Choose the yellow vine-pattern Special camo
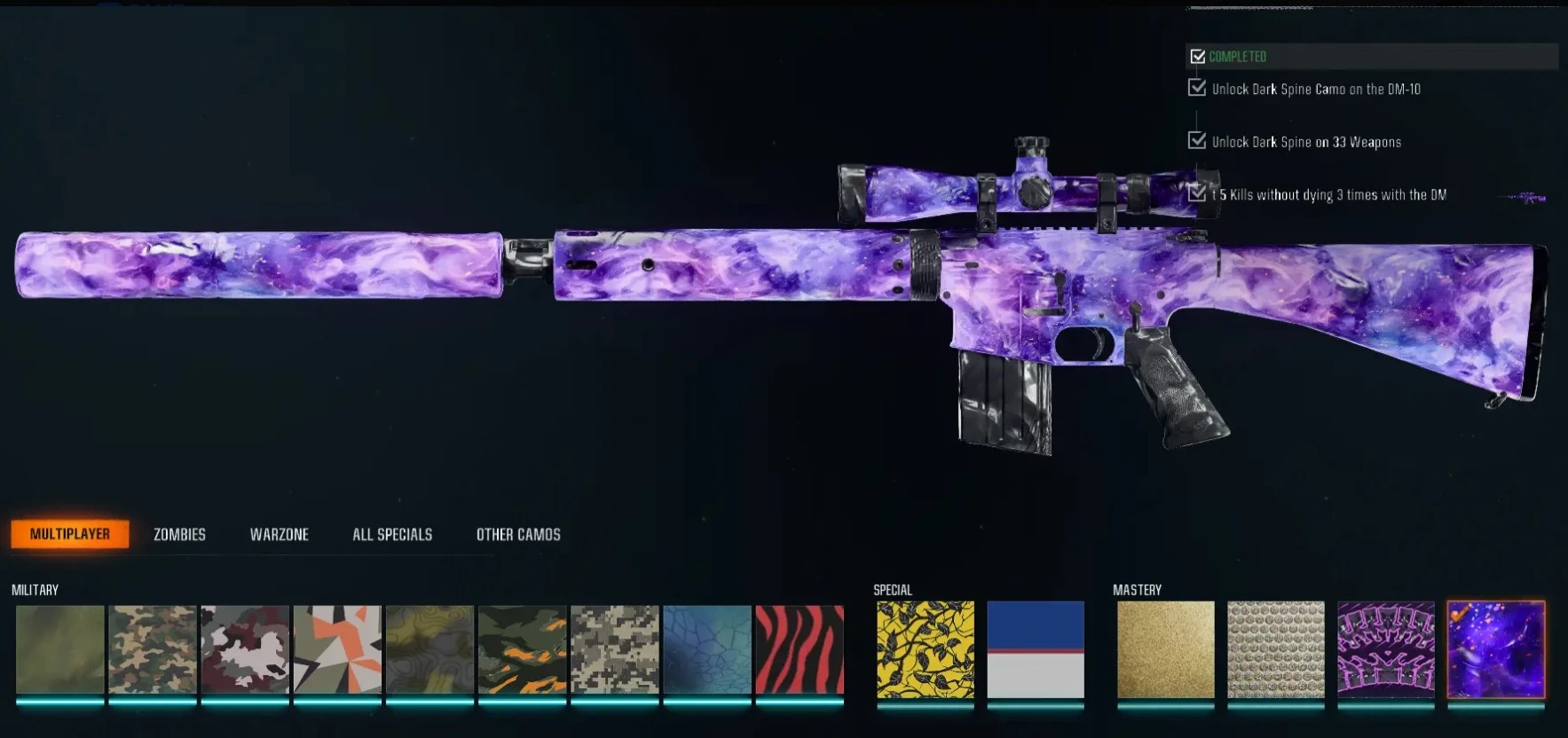 (x=924, y=652)
